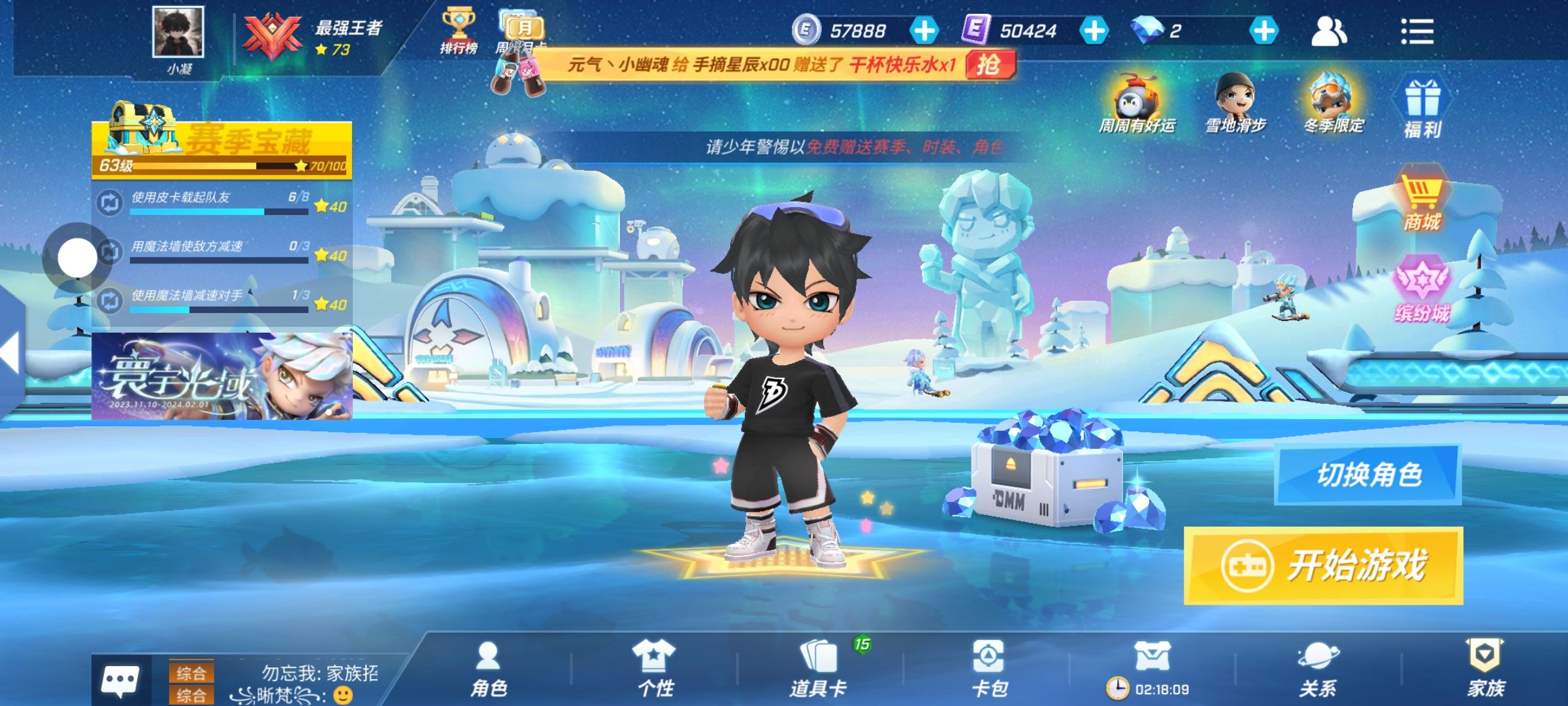Open the 雪地滑步 event
Image resolution: width=1568 pixels, height=706 pixels.
click(x=1235, y=105)
